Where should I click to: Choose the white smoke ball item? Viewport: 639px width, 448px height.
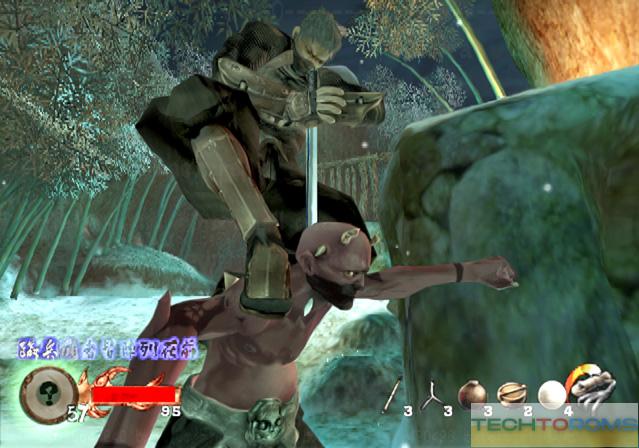[x=551, y=394]
